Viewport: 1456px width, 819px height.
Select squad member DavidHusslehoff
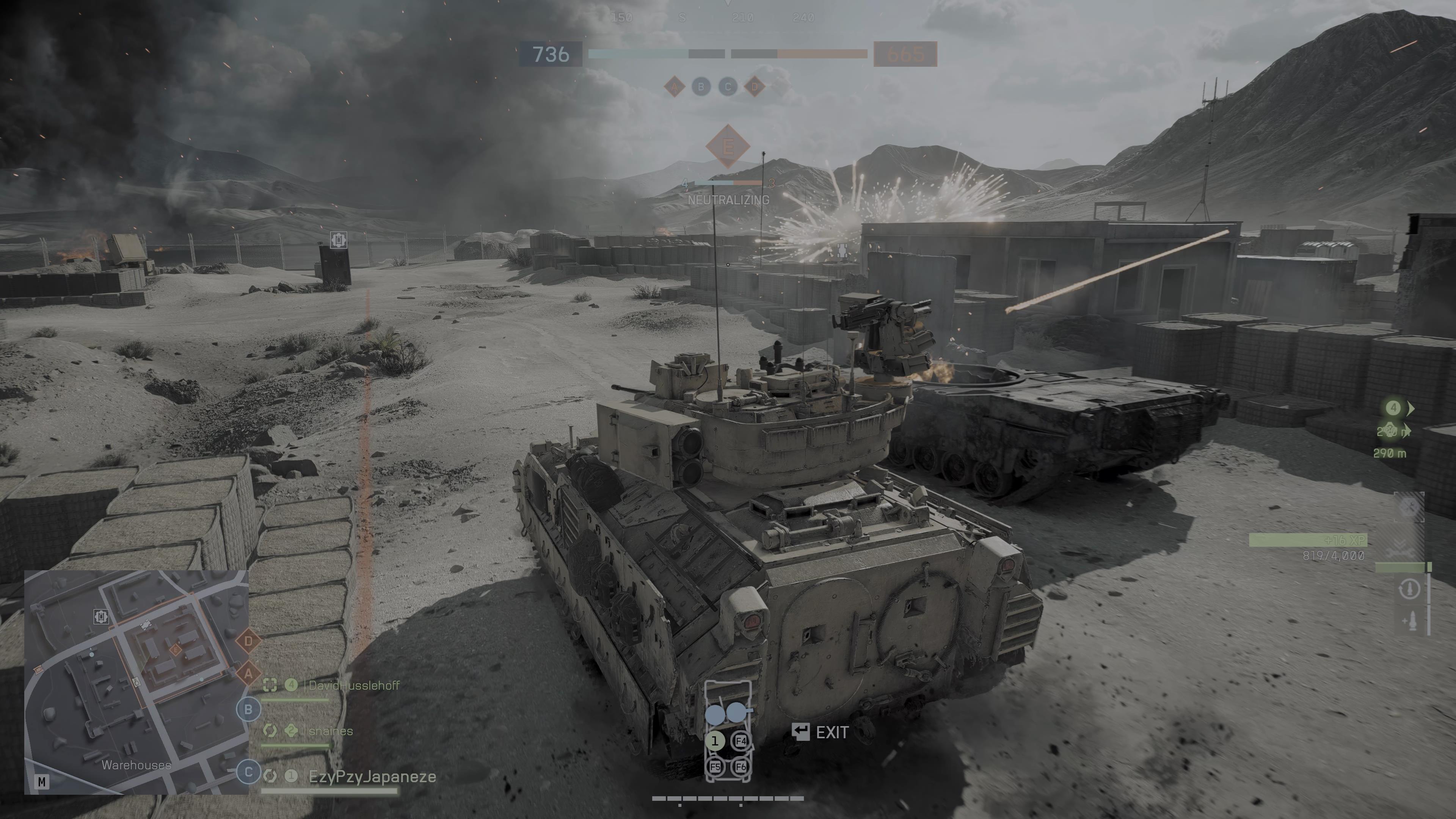coord(354,686)
